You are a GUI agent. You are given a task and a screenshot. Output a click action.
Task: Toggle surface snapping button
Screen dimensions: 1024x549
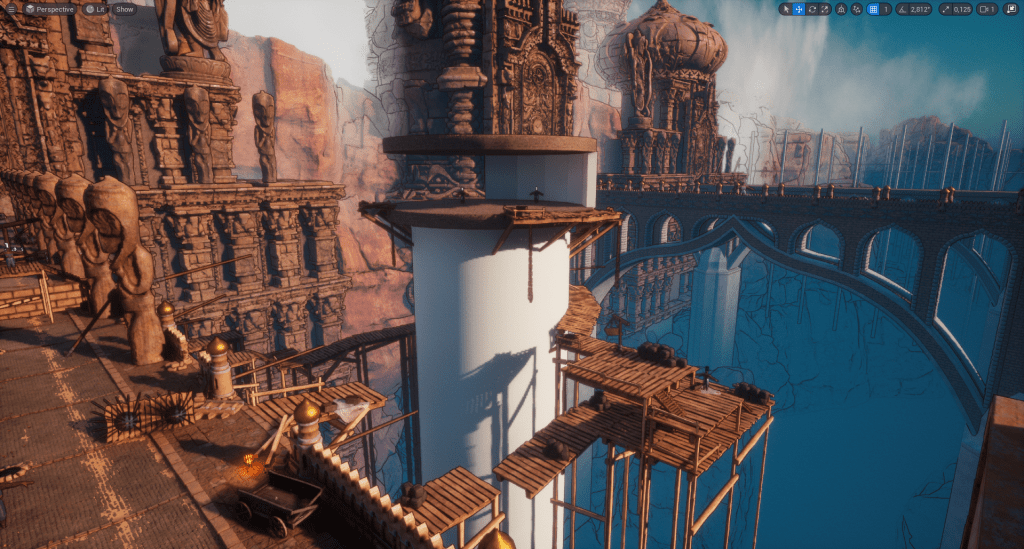[x=857, y=9]
